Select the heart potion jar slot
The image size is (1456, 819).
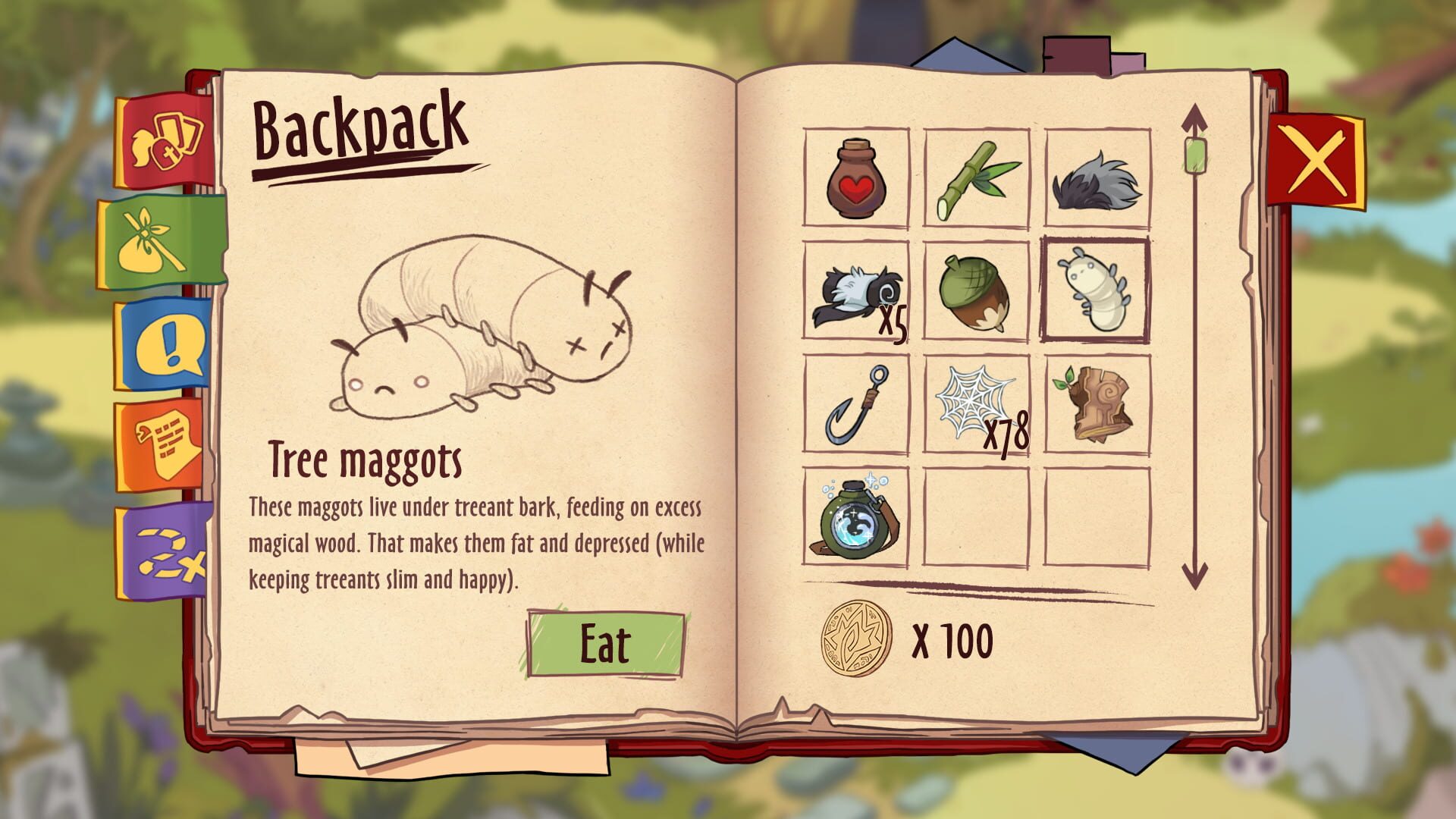(x=855, y=178)
